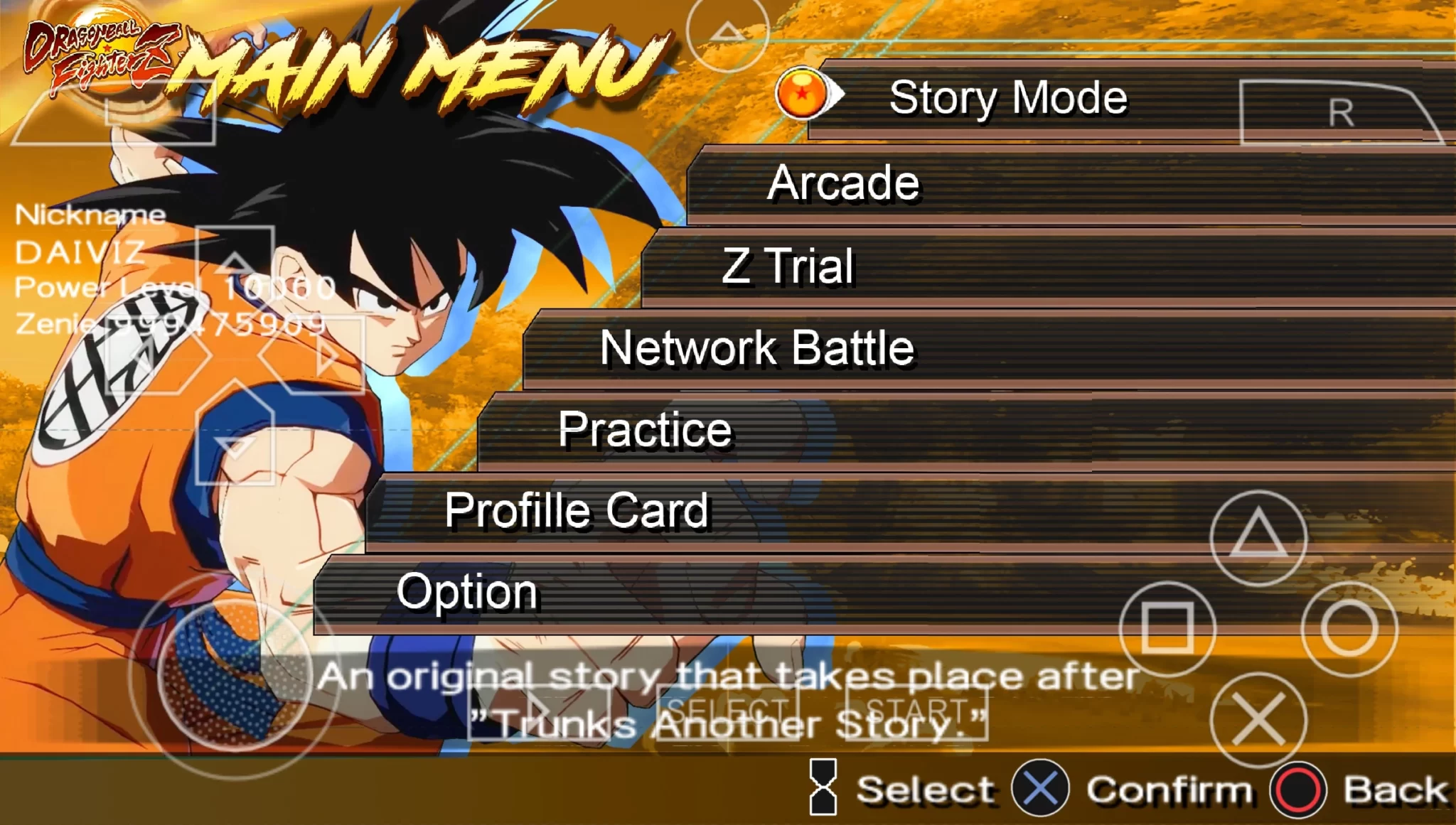The image size is (1456, 825).
Task: Choose the Z Trial menu option
Action: pos(788,266)
